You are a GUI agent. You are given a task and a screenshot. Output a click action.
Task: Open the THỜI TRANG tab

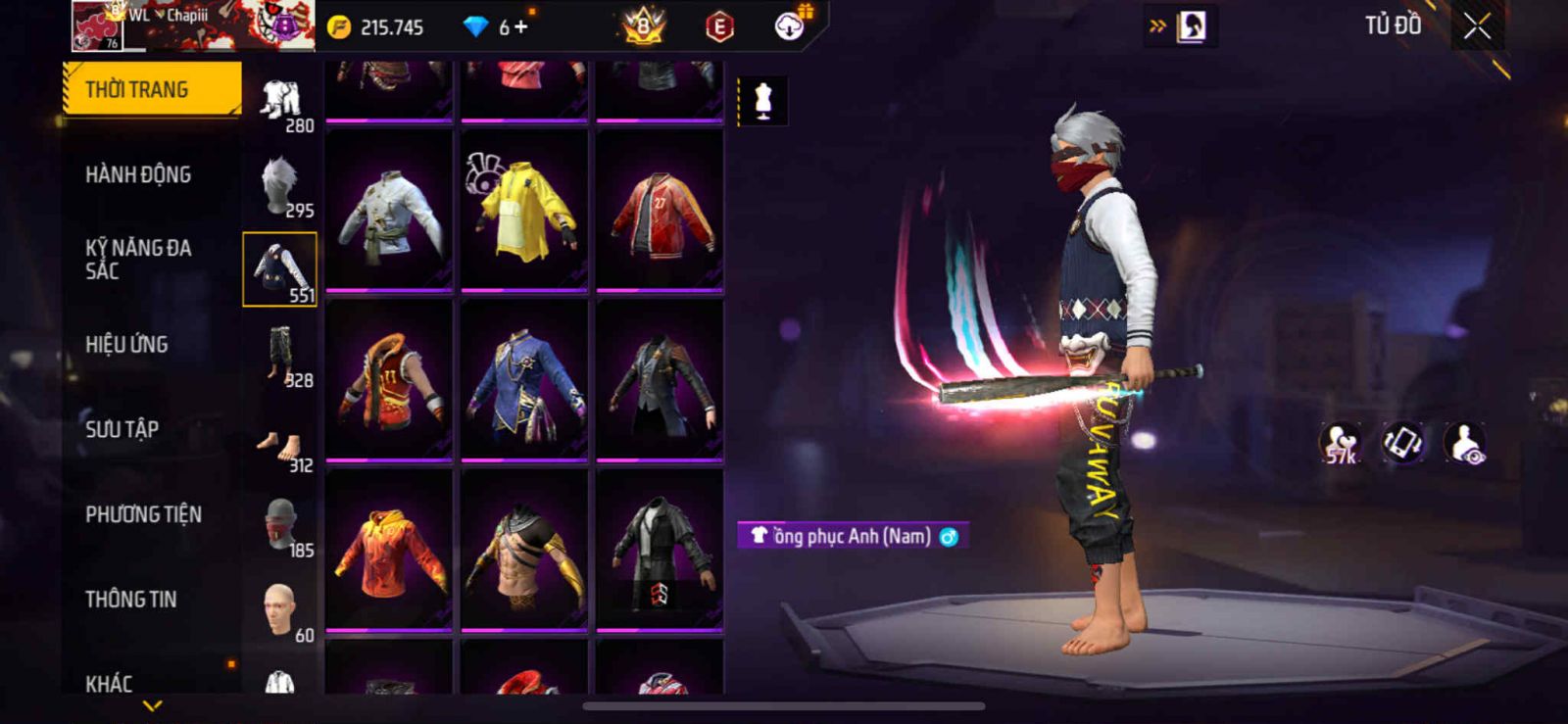coord(151,89)
